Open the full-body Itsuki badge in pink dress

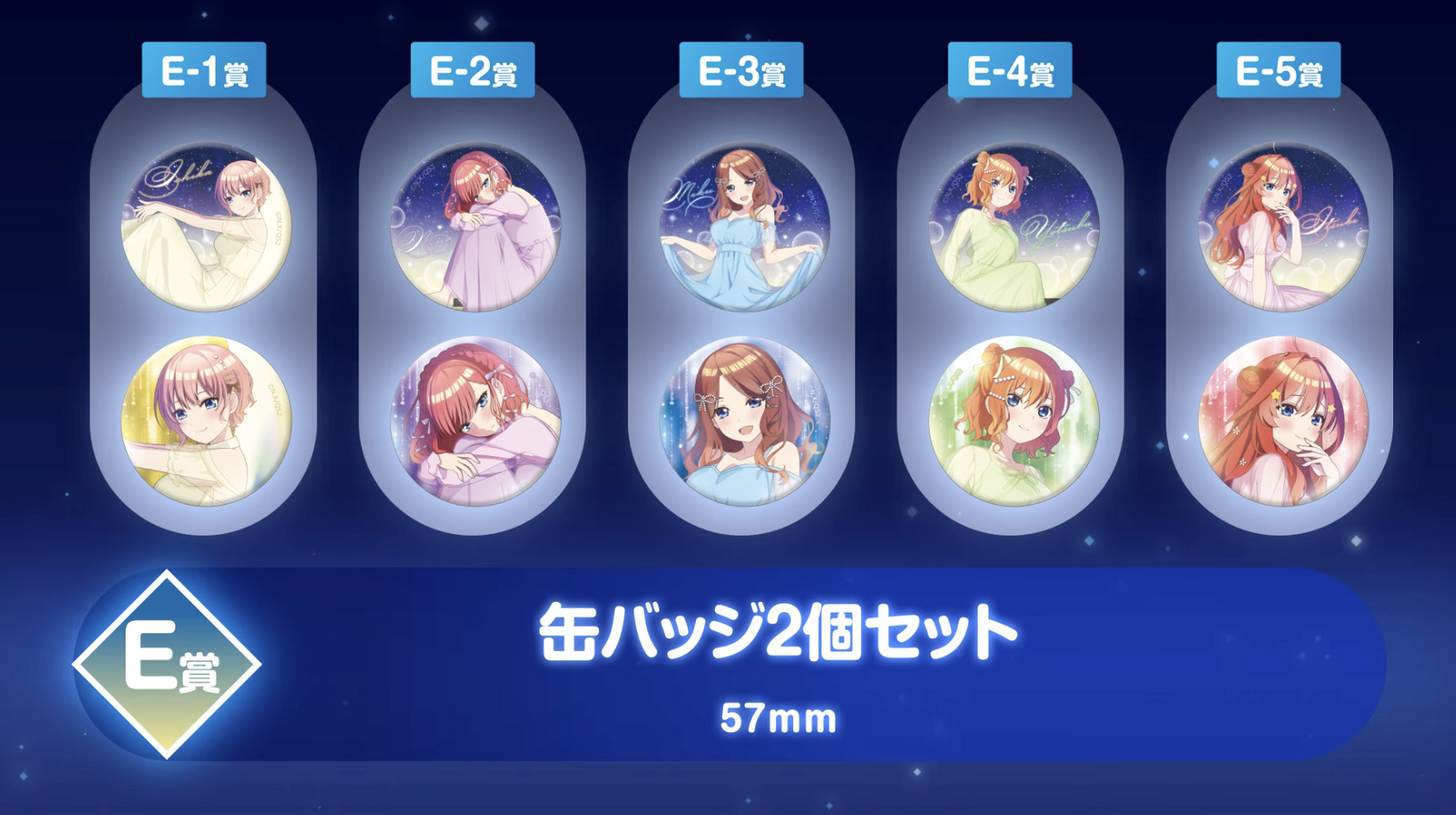pyautogui.click(x=1283, y=226)
